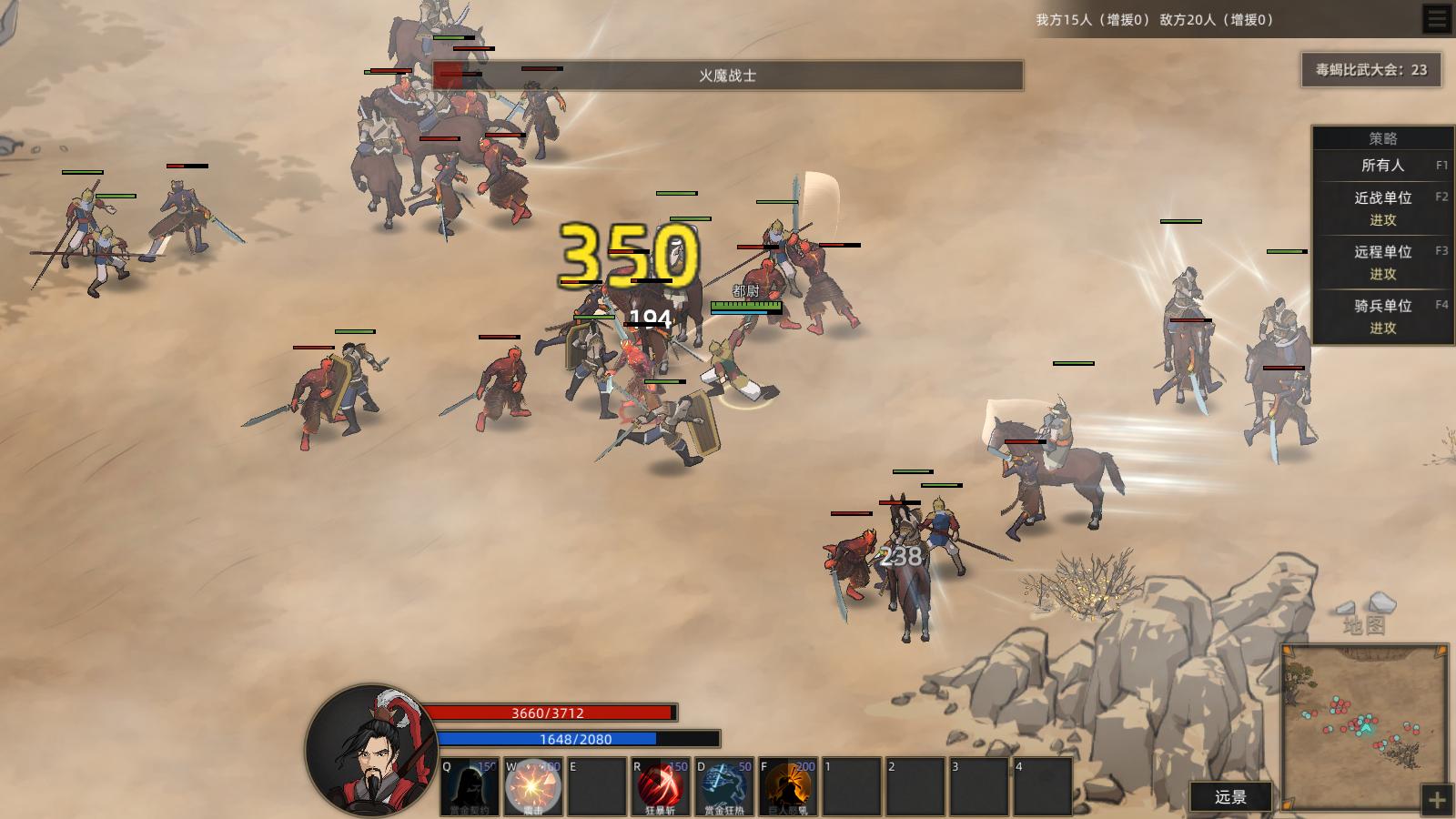Change the 远程单位 ranged strategy

(1382, 262)
